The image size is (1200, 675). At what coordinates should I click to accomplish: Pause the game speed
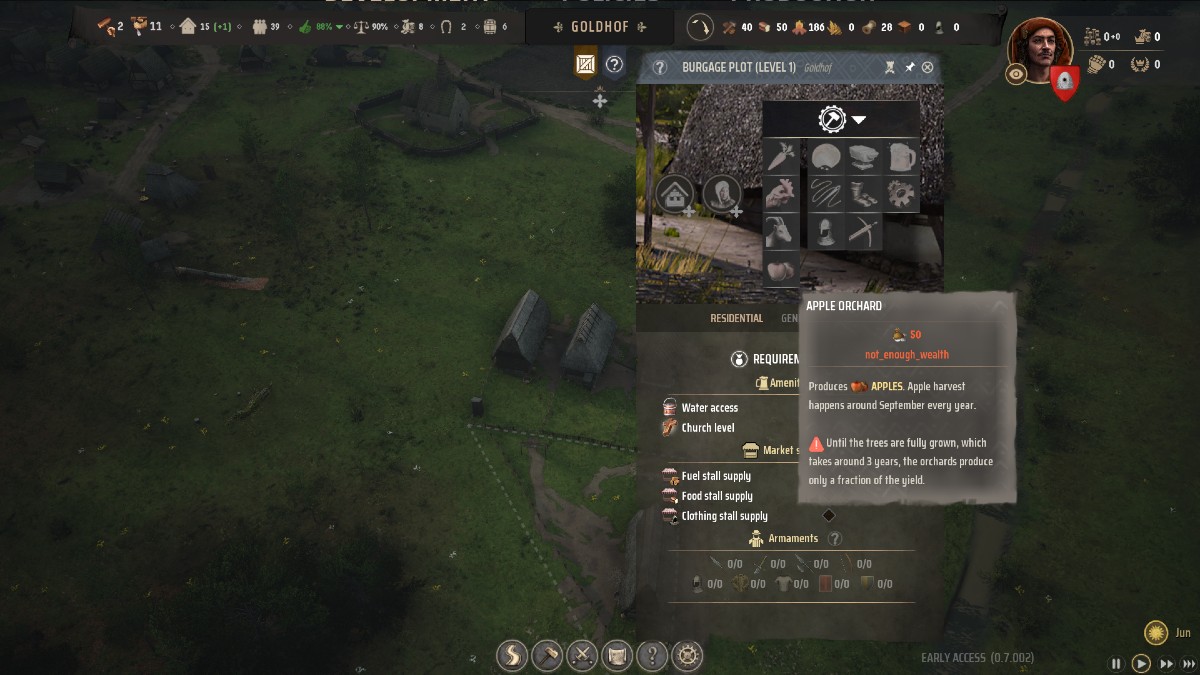(x=1116, y=663)
